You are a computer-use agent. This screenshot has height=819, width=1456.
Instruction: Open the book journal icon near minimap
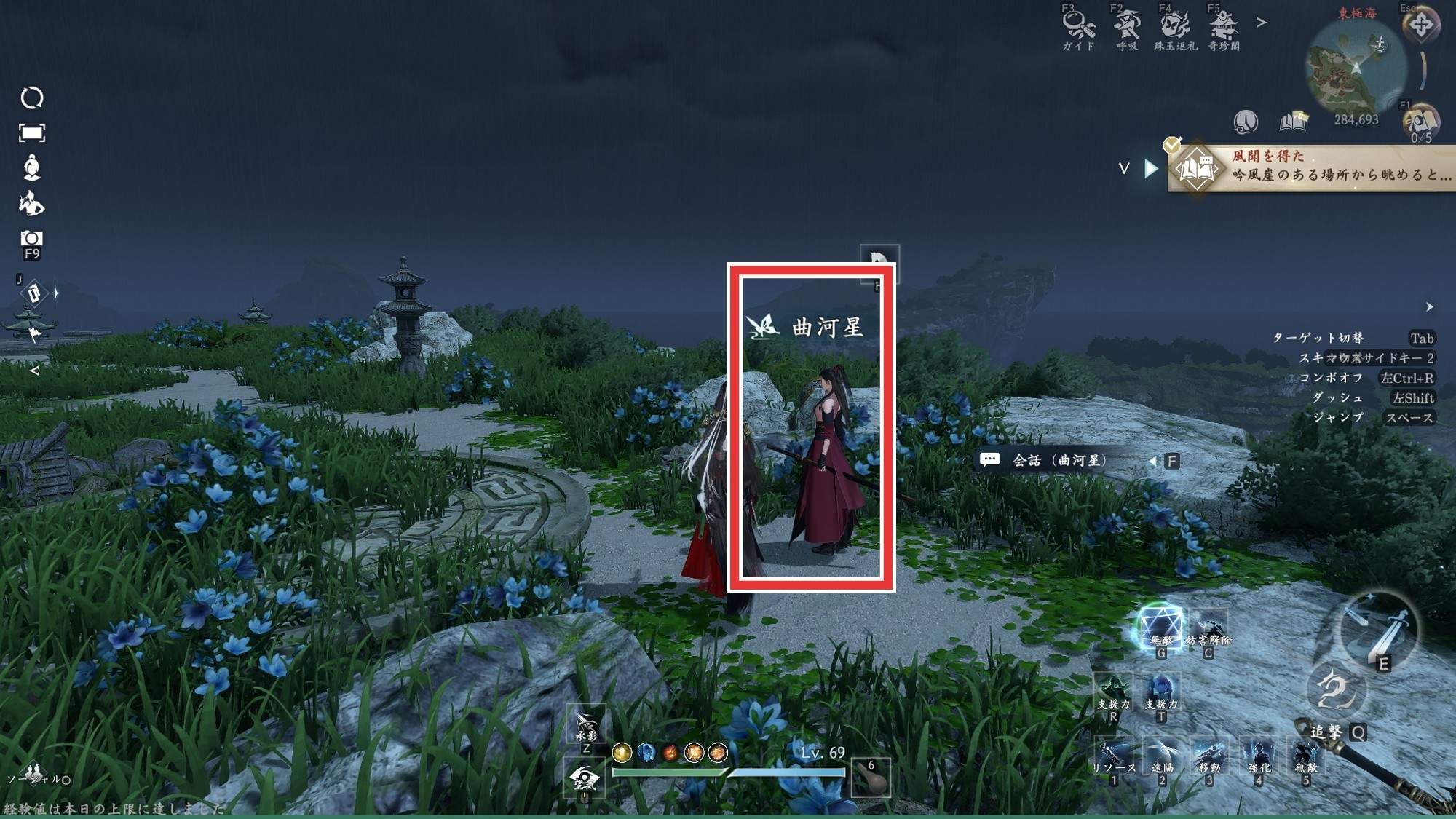click(x=1293, y=121)
